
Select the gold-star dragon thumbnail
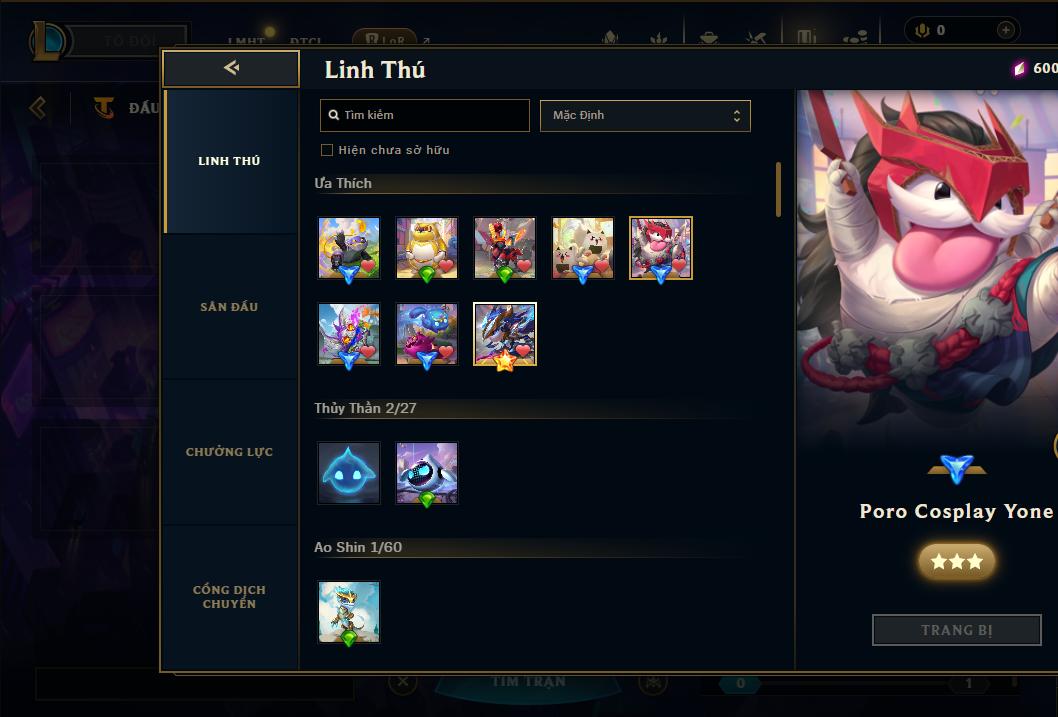pos(505,334)
